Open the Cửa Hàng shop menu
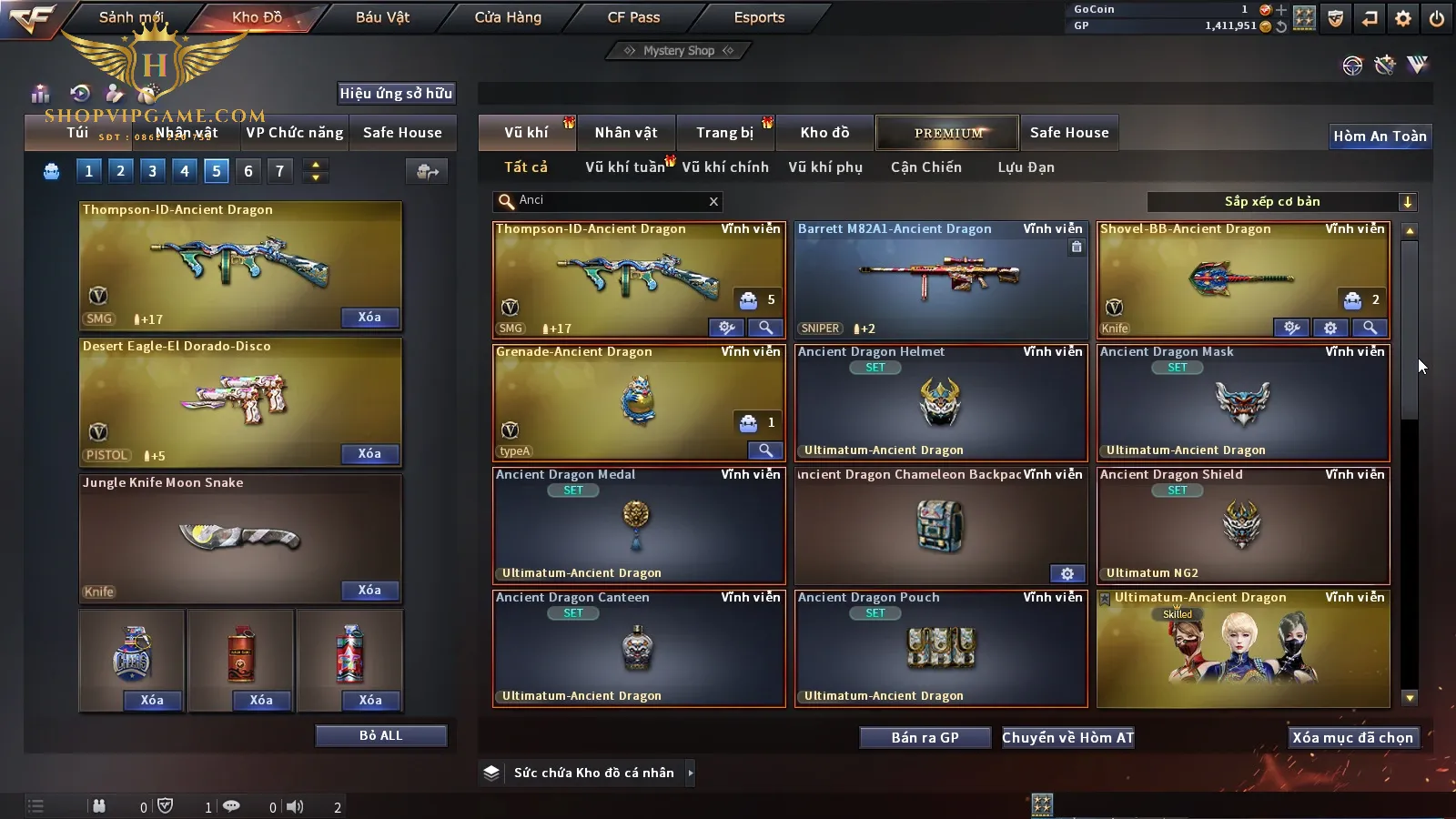Screen dimensions: 1456x819 click(508, 17)
